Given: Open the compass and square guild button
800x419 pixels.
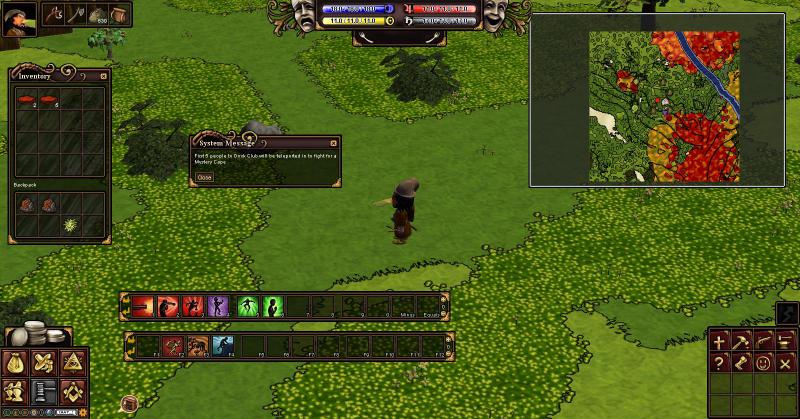Looking at the screenshot, I should (x=72, y=391).
